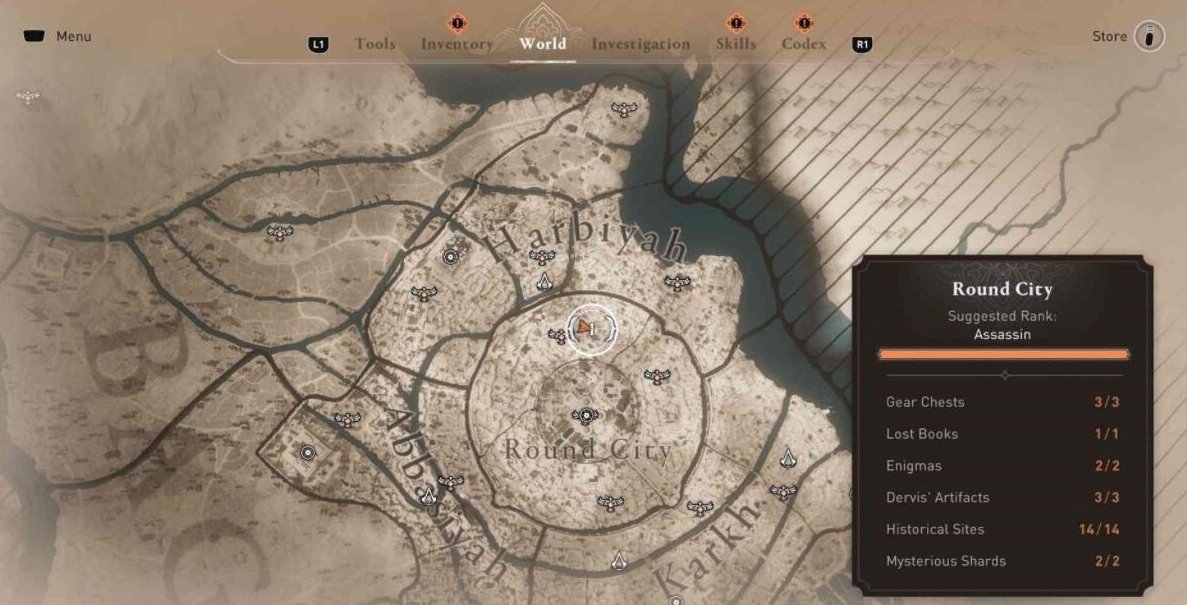Select the Gear Chests row
1187x605 pixels.
pos(1002,402)
